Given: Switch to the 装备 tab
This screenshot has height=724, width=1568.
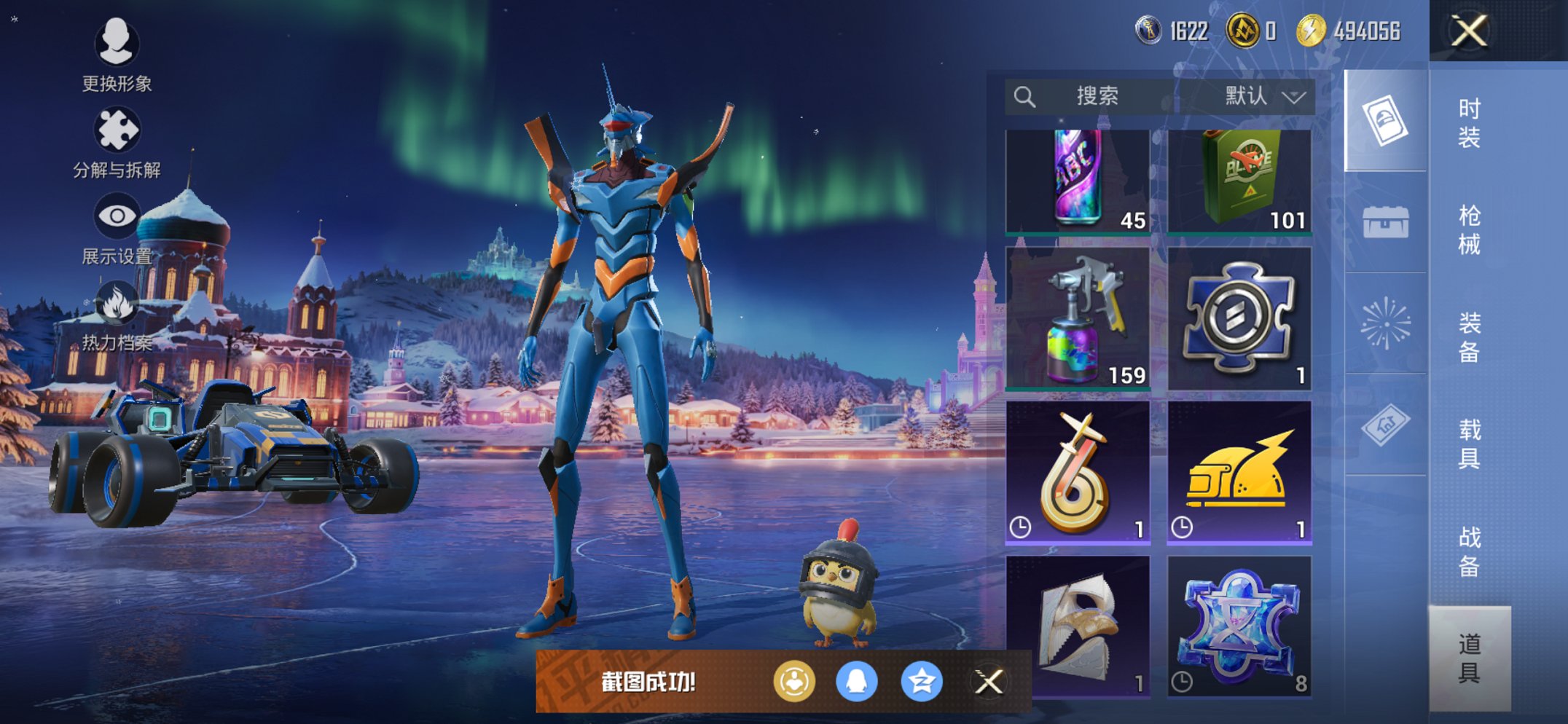Looking at the screenshot, I should (1469, 337).
